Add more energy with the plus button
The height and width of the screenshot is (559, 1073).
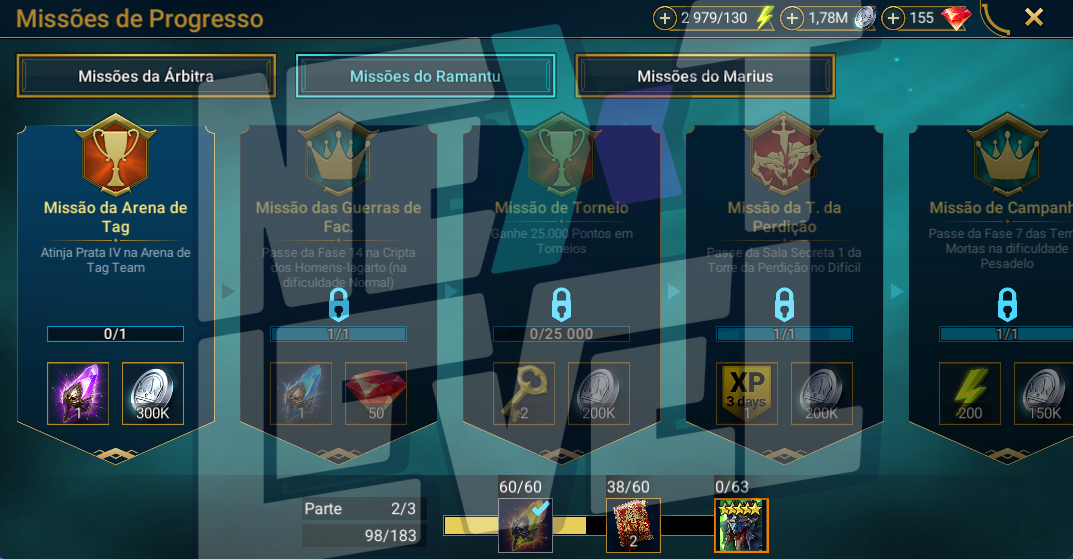point(665,18)
